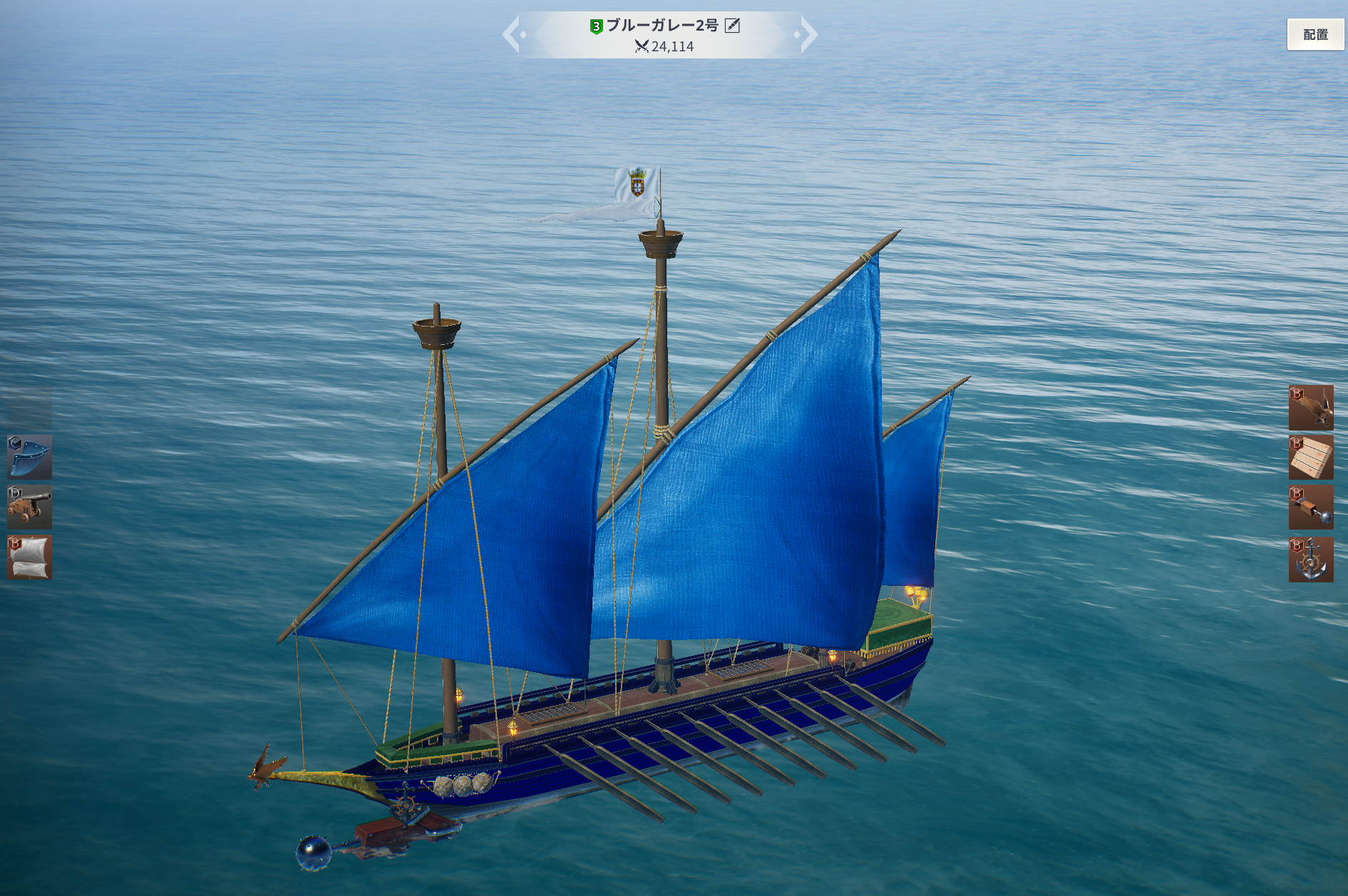Screen dimensions: 1348x896
Task: Choose the anchor and wheel equipment slot
Action: (1310, 559)
